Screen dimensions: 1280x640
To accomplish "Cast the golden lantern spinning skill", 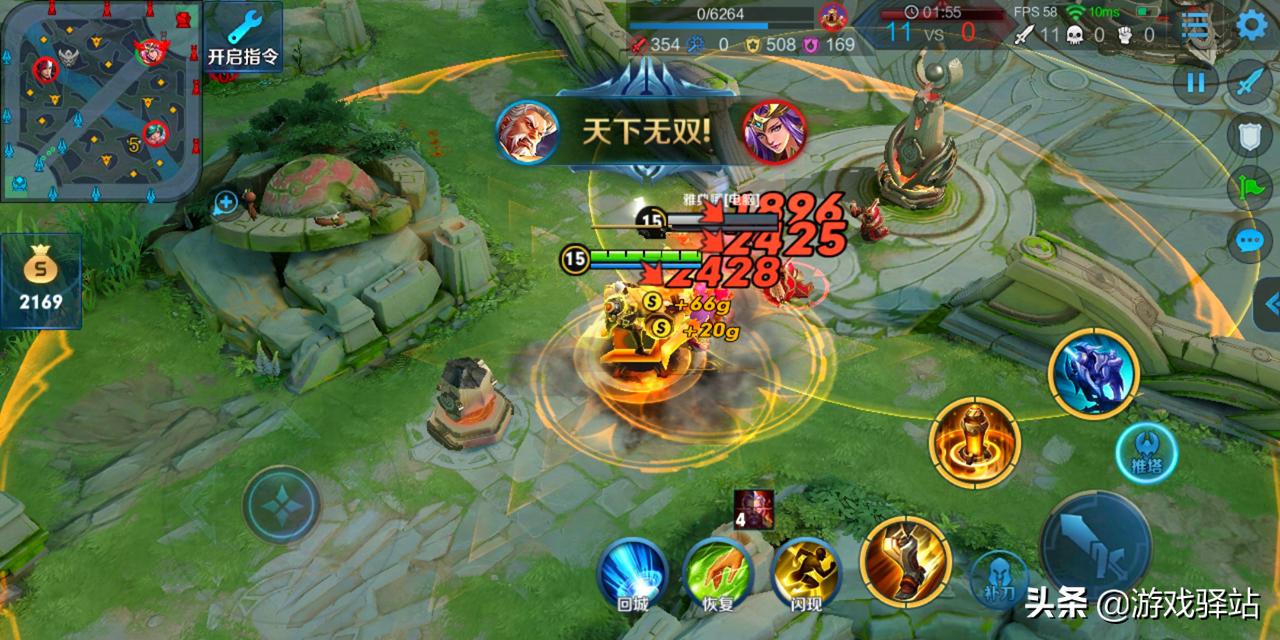I will coord(974,441).
